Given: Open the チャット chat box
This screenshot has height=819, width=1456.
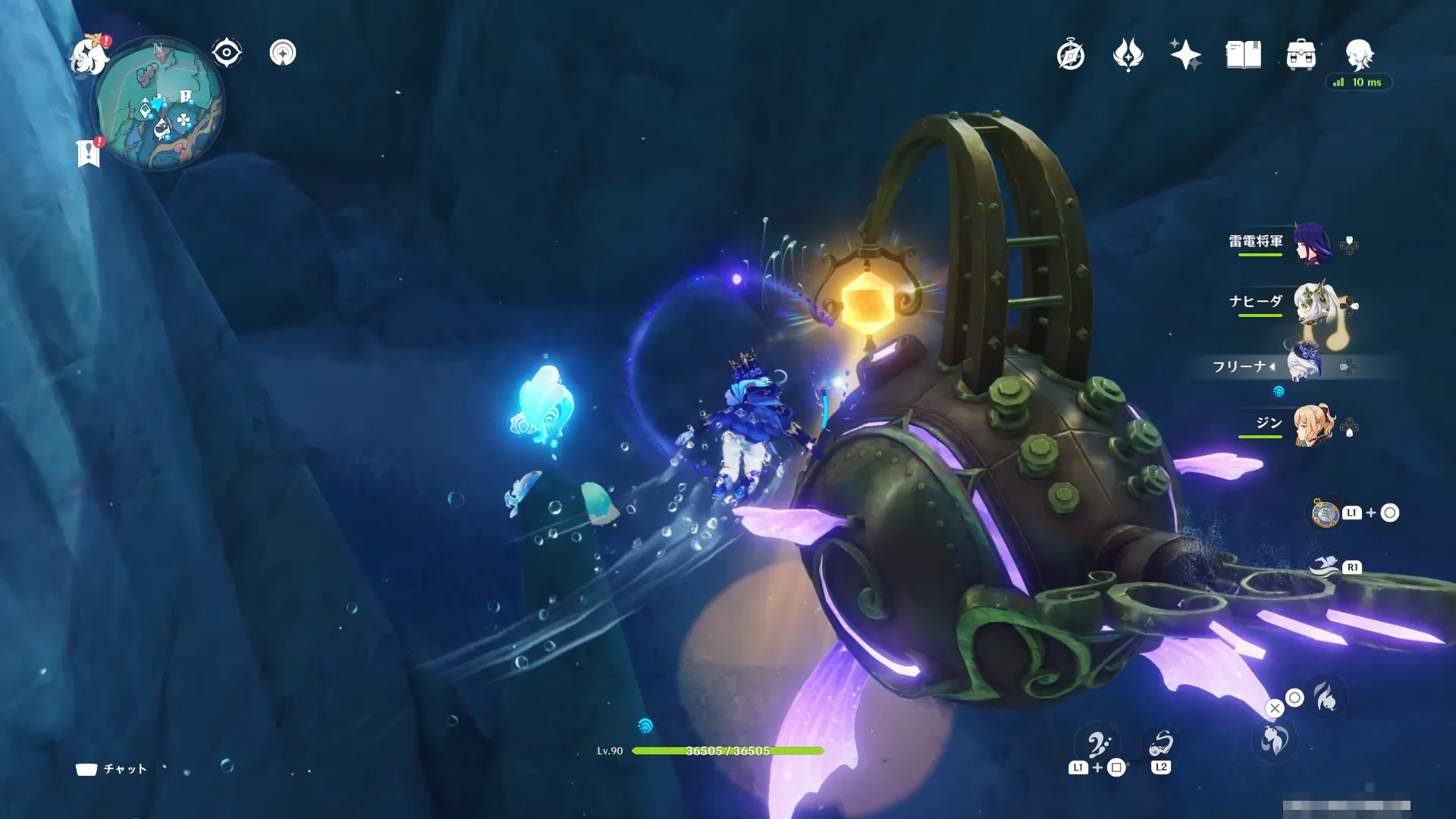Looking at the screenshot, I should point(111,769).
